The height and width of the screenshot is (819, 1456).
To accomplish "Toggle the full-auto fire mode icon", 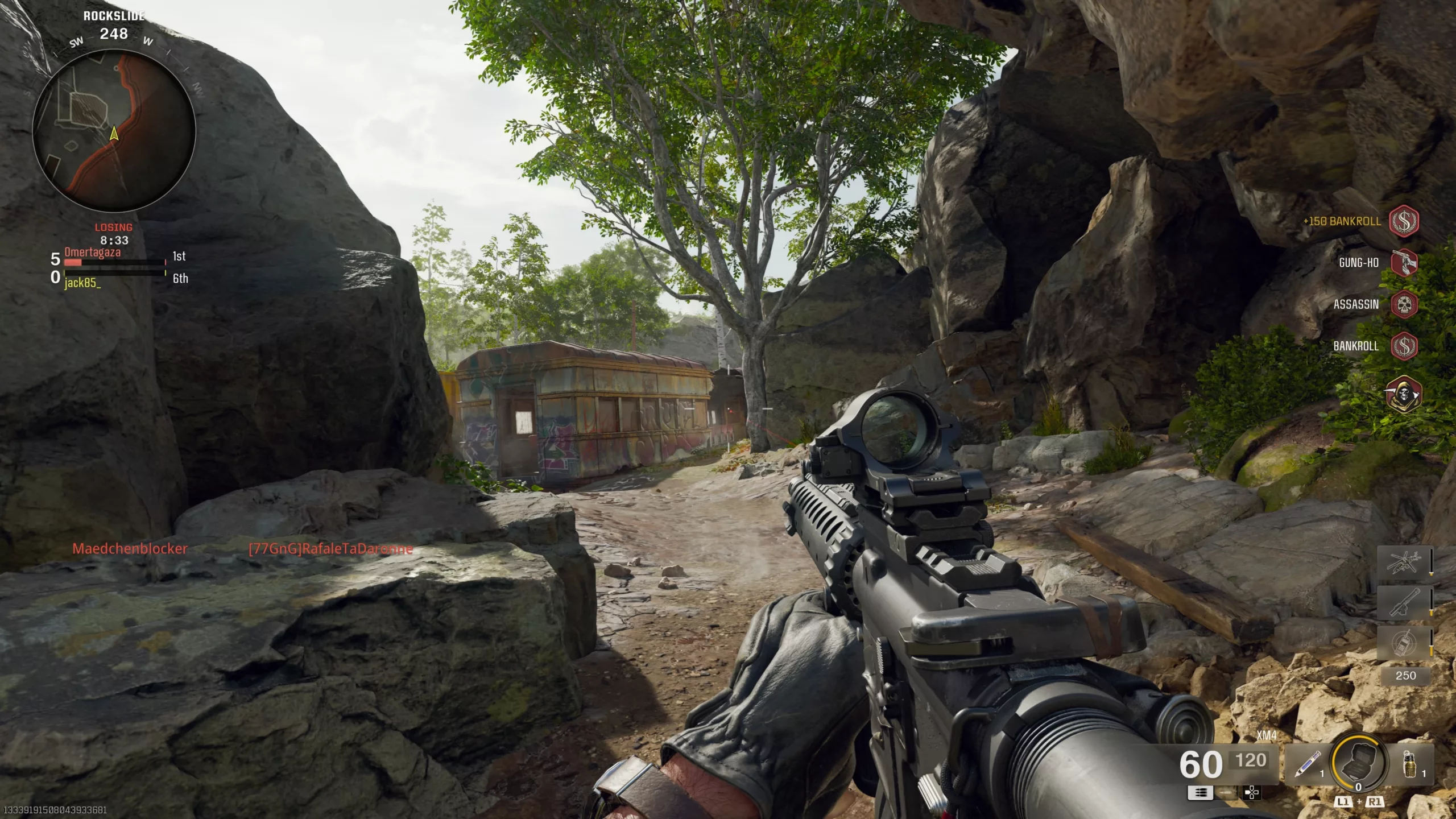I will (x=1201, y=792).
